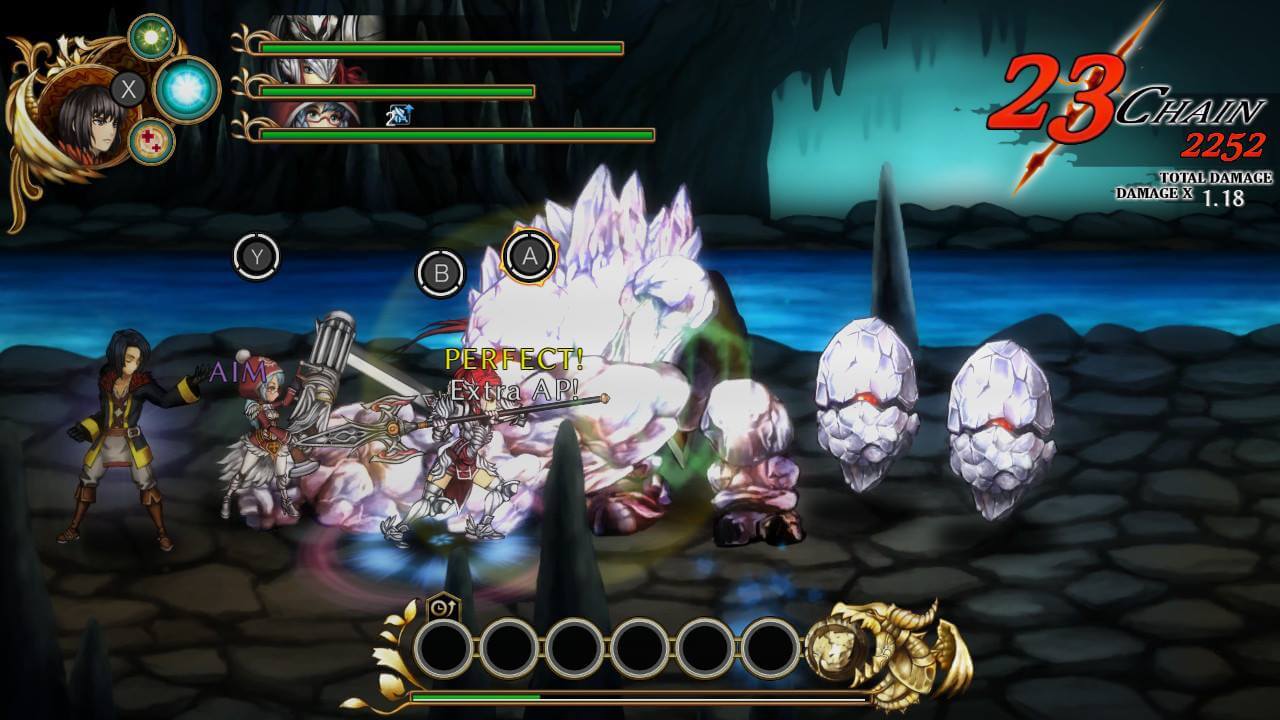The width and height of the screenshot is (1280, 720).
Task: Activate the golden lion emblem
Action: pyautogui.click(x=838, y=648)
